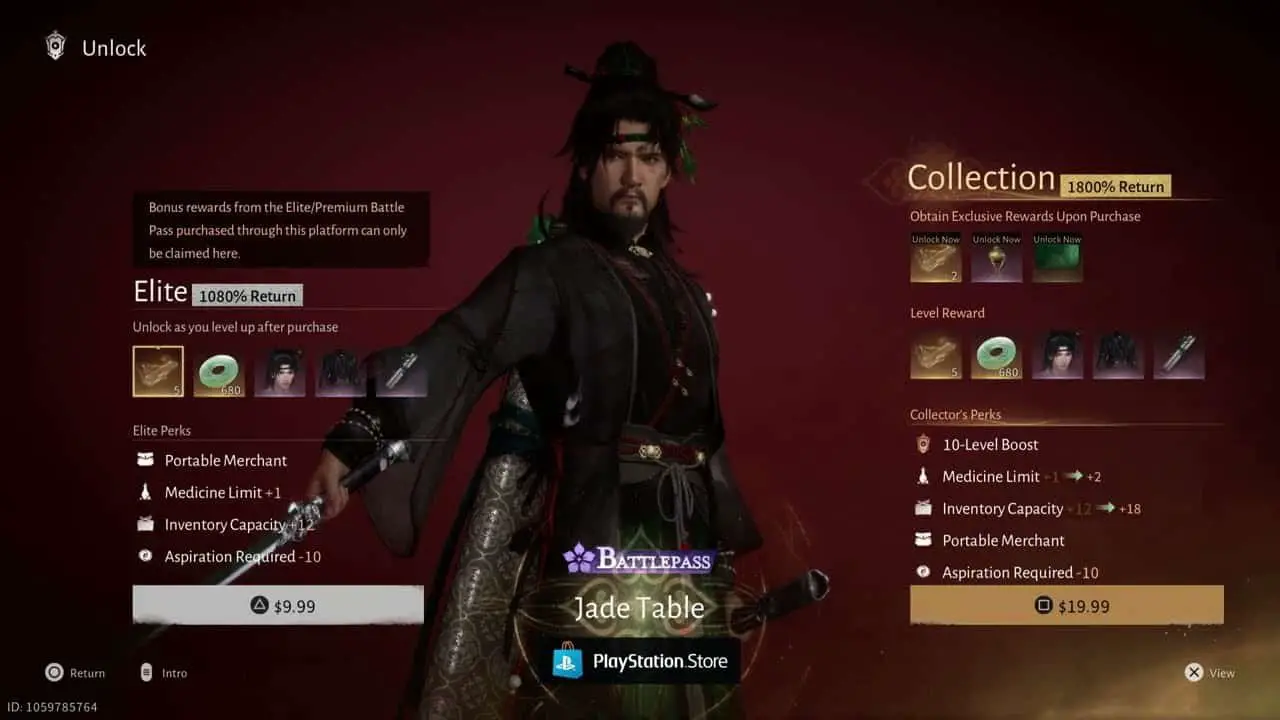Select the Collection Level Reward golden scroll
Viewport: 1280px width, 720px height.
(x=936, y=355)
